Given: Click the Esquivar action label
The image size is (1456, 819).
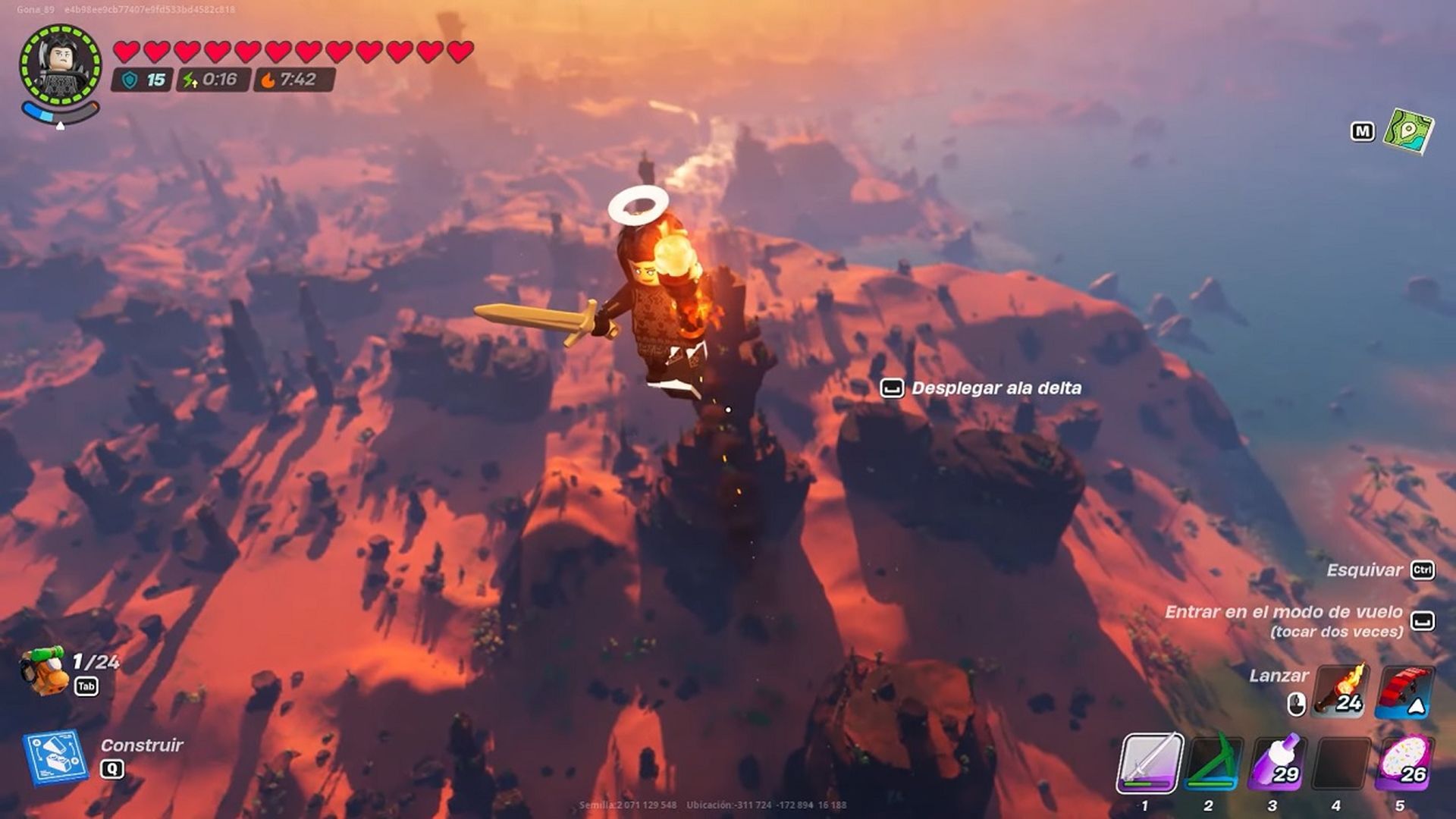Looking at the screenshot, I should pos(1365,570).
